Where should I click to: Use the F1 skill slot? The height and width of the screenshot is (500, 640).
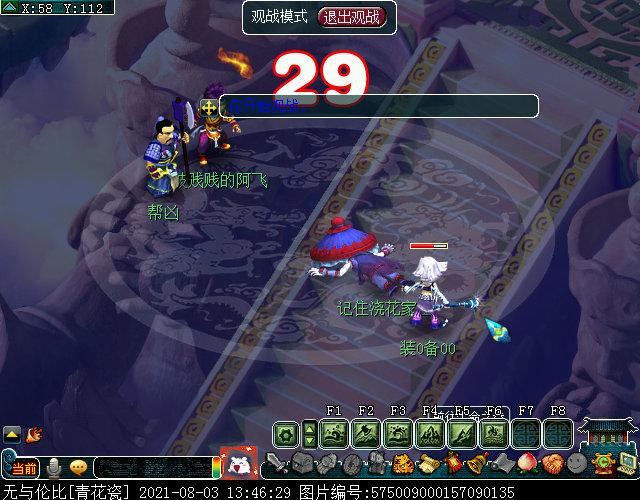tap(335, 434)
